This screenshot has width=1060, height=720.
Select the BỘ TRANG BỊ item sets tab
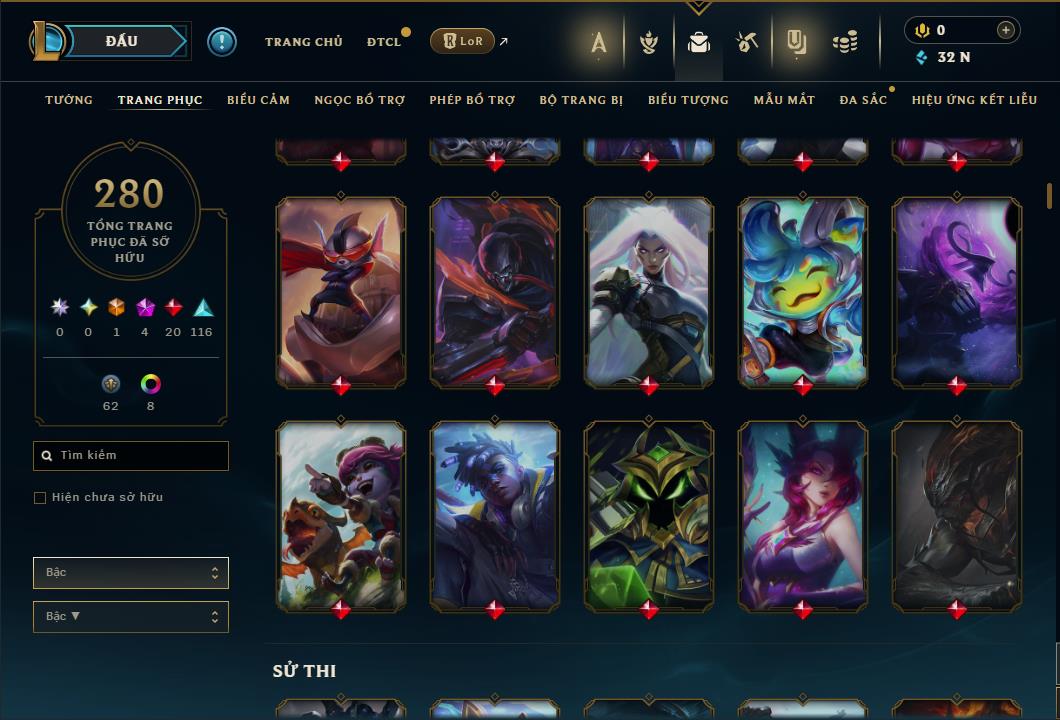coord(581,100)
